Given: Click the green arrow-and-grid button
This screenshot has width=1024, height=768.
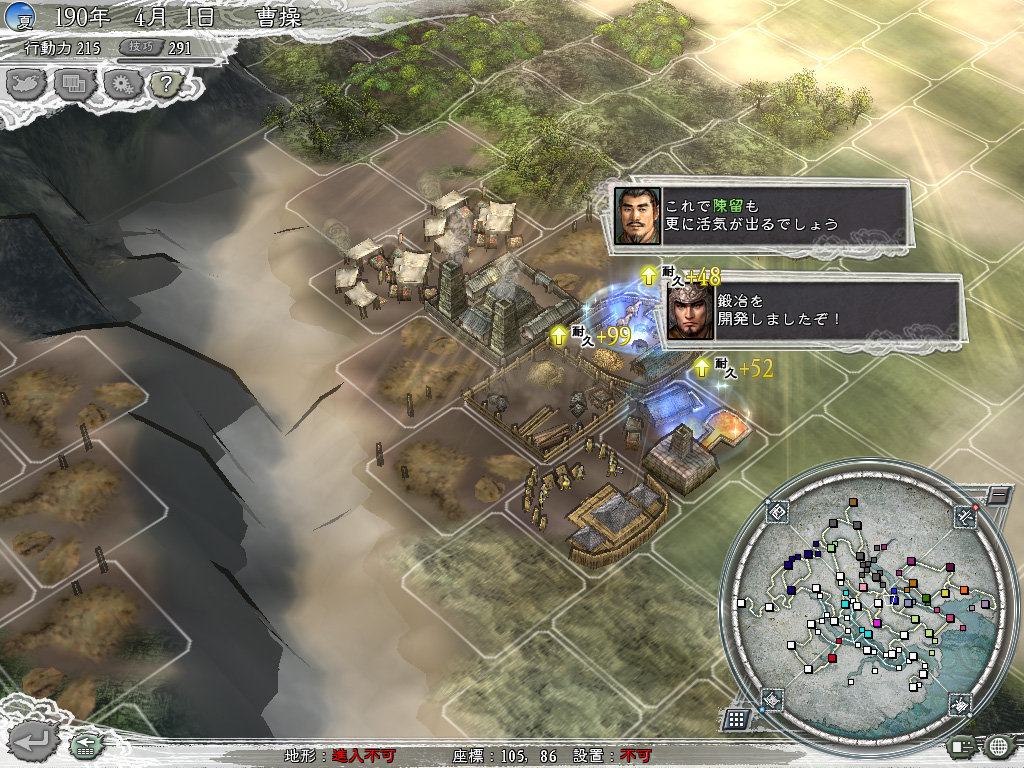Looking at the screenshot, I should click(84, 744).
